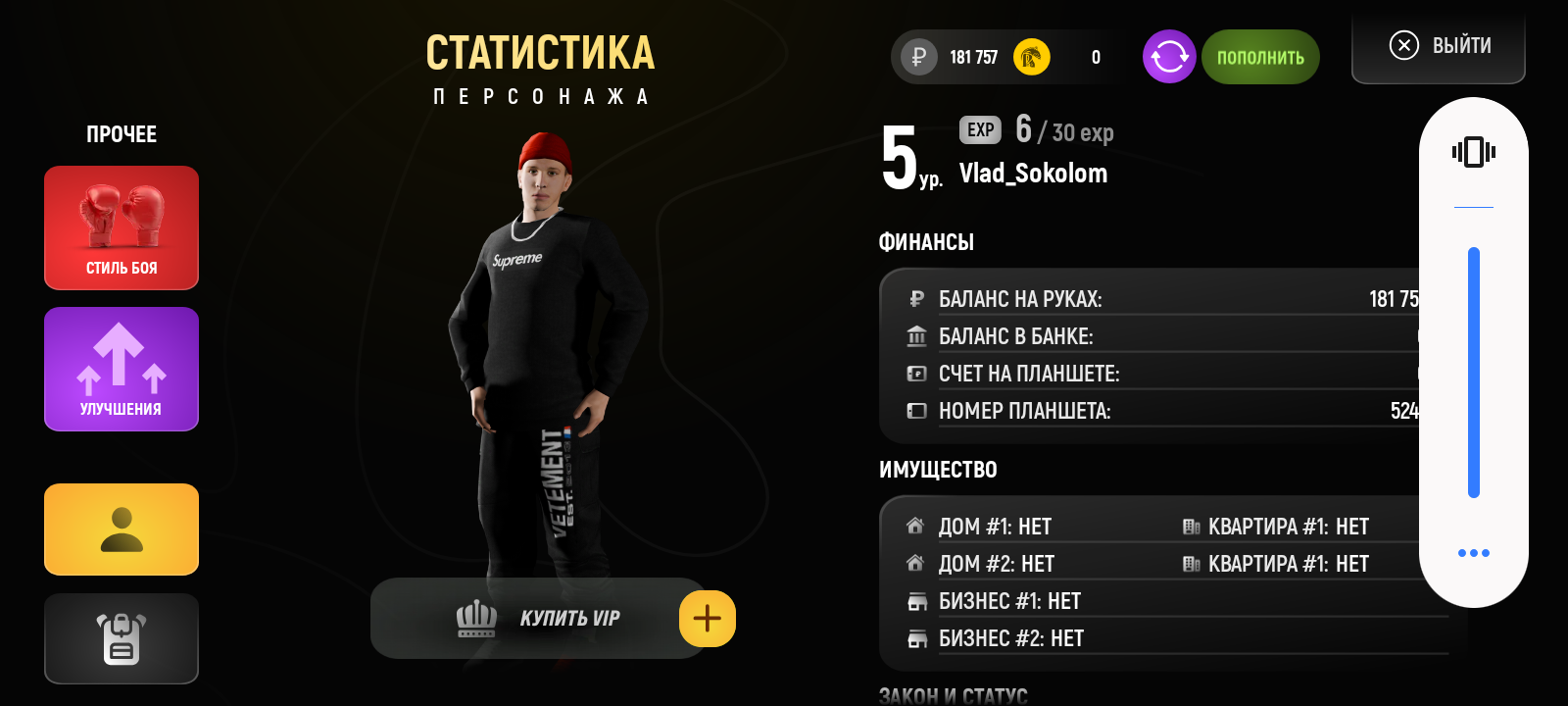The image size is (1568, 706).
Task: Click the blue volume slider
Action: click(1473, 373)
